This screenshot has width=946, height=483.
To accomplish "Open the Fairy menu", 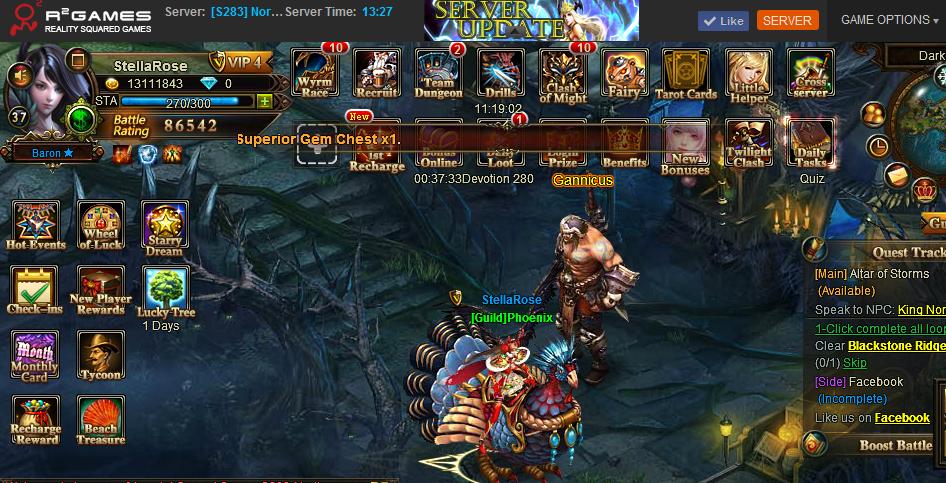I will (624, 73).
